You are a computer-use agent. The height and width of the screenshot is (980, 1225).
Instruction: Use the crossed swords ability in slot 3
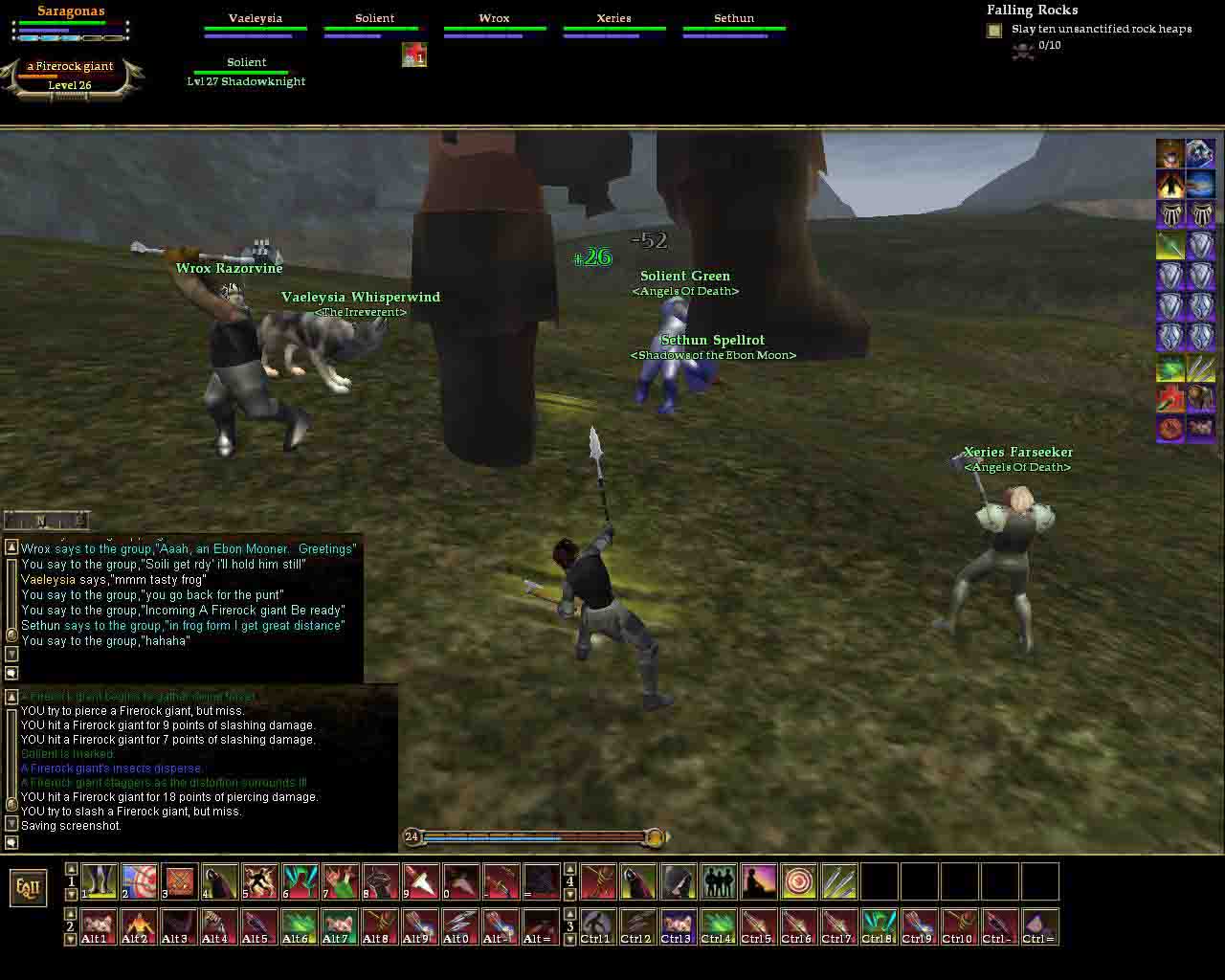(x=179, y=881)
